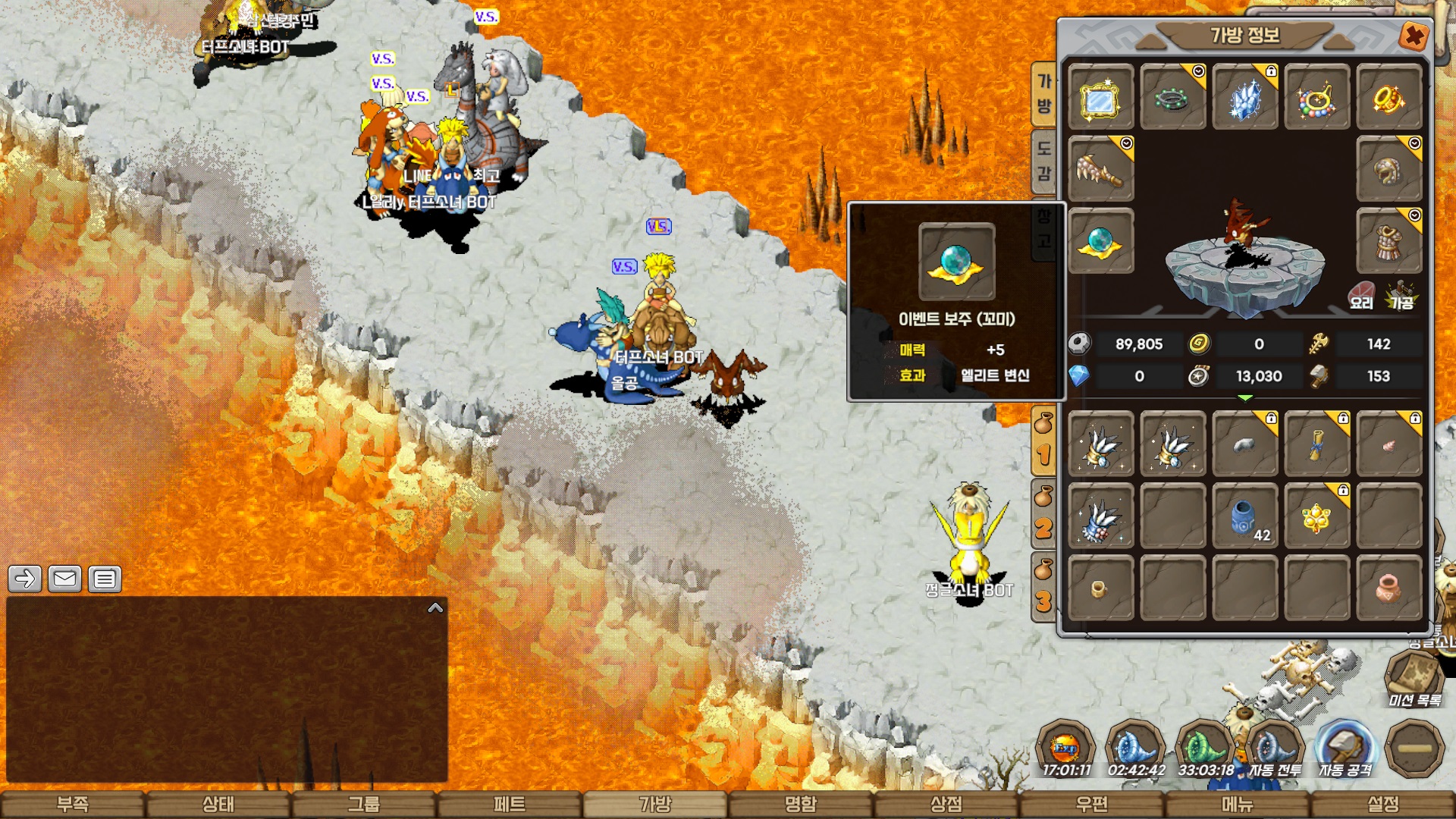Expand the chat box with arrow

coord(435,607)
